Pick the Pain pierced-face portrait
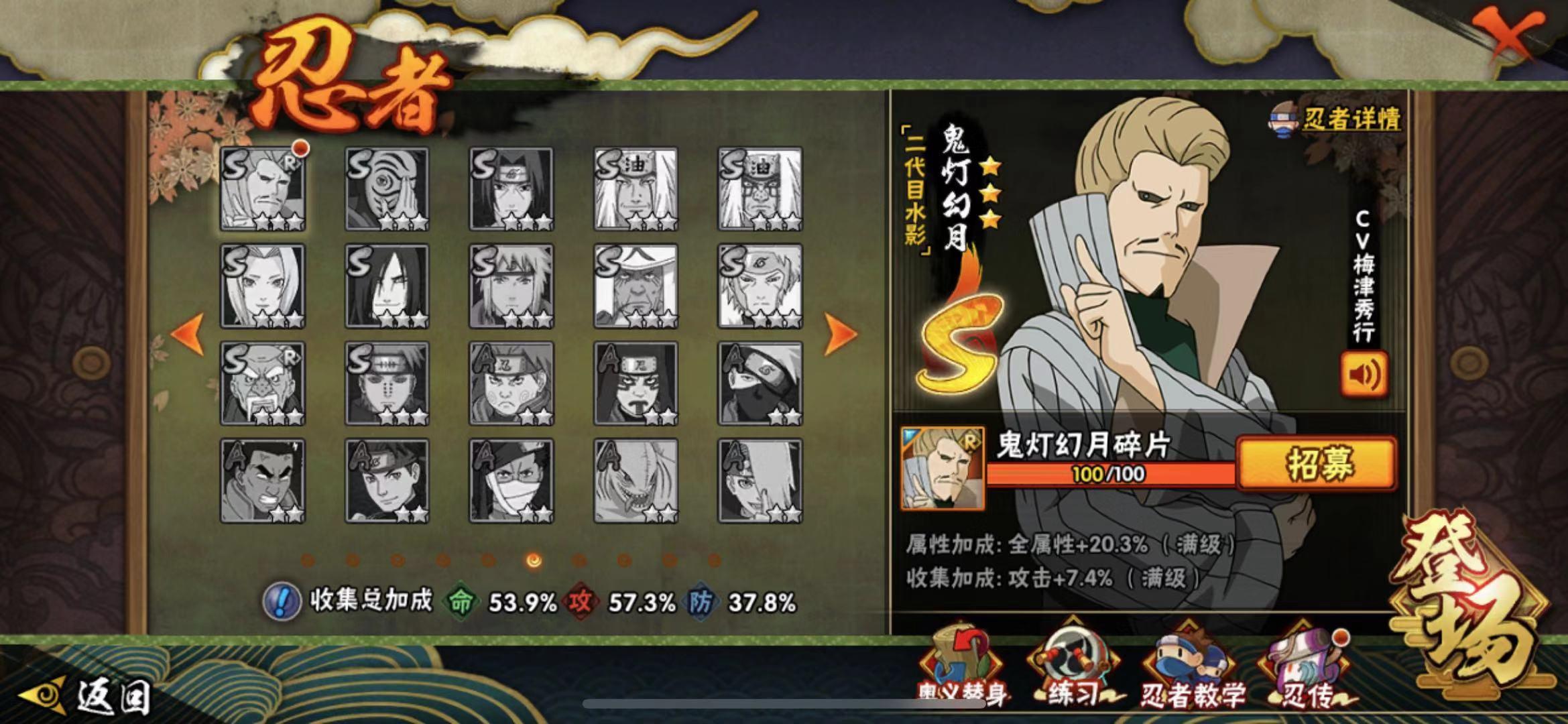Viewport: 1568px width, 724px height. point(387,383)
